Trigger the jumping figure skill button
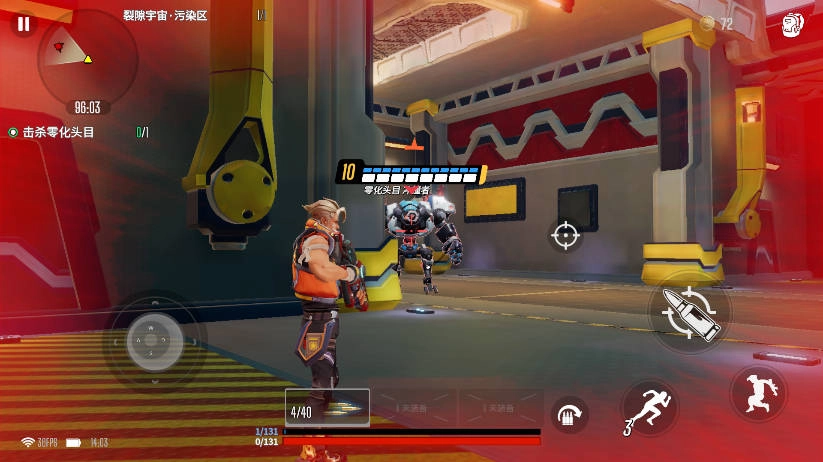 [x=758, y=393]
